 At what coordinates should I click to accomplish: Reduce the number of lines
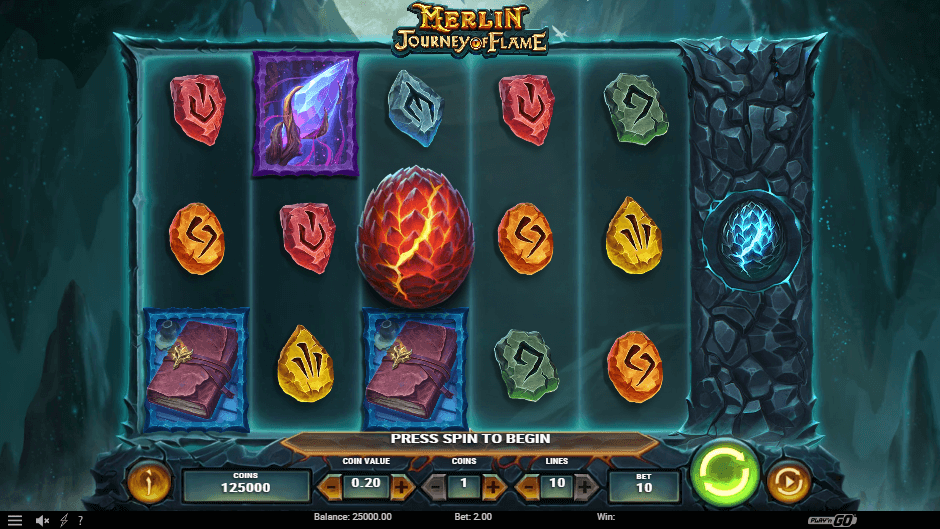526,487
